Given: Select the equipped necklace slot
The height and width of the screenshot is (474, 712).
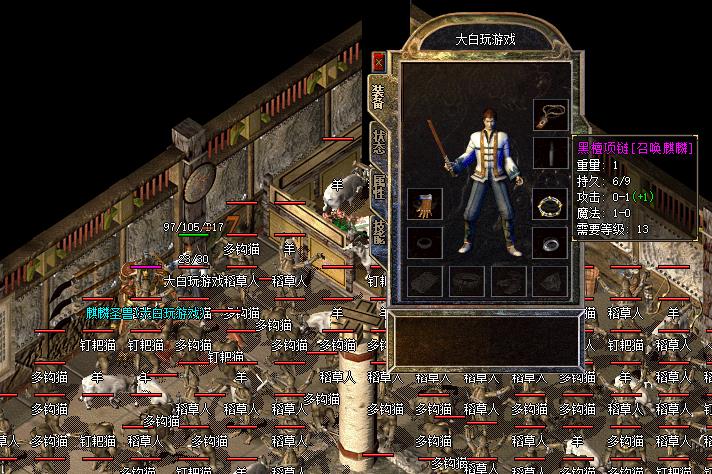Looking at the screenshot, I should click(549, 115).
